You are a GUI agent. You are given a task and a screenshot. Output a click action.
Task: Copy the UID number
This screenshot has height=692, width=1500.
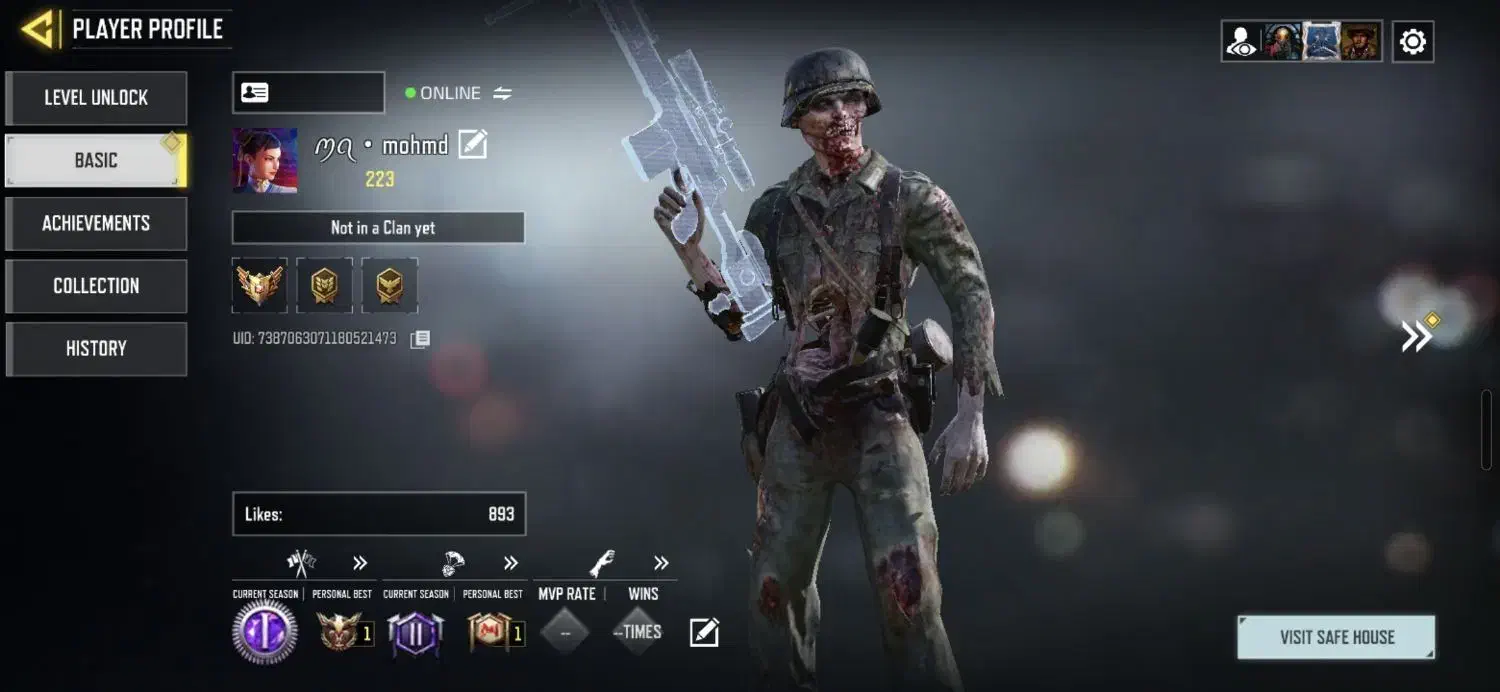[x=421, y=339]
